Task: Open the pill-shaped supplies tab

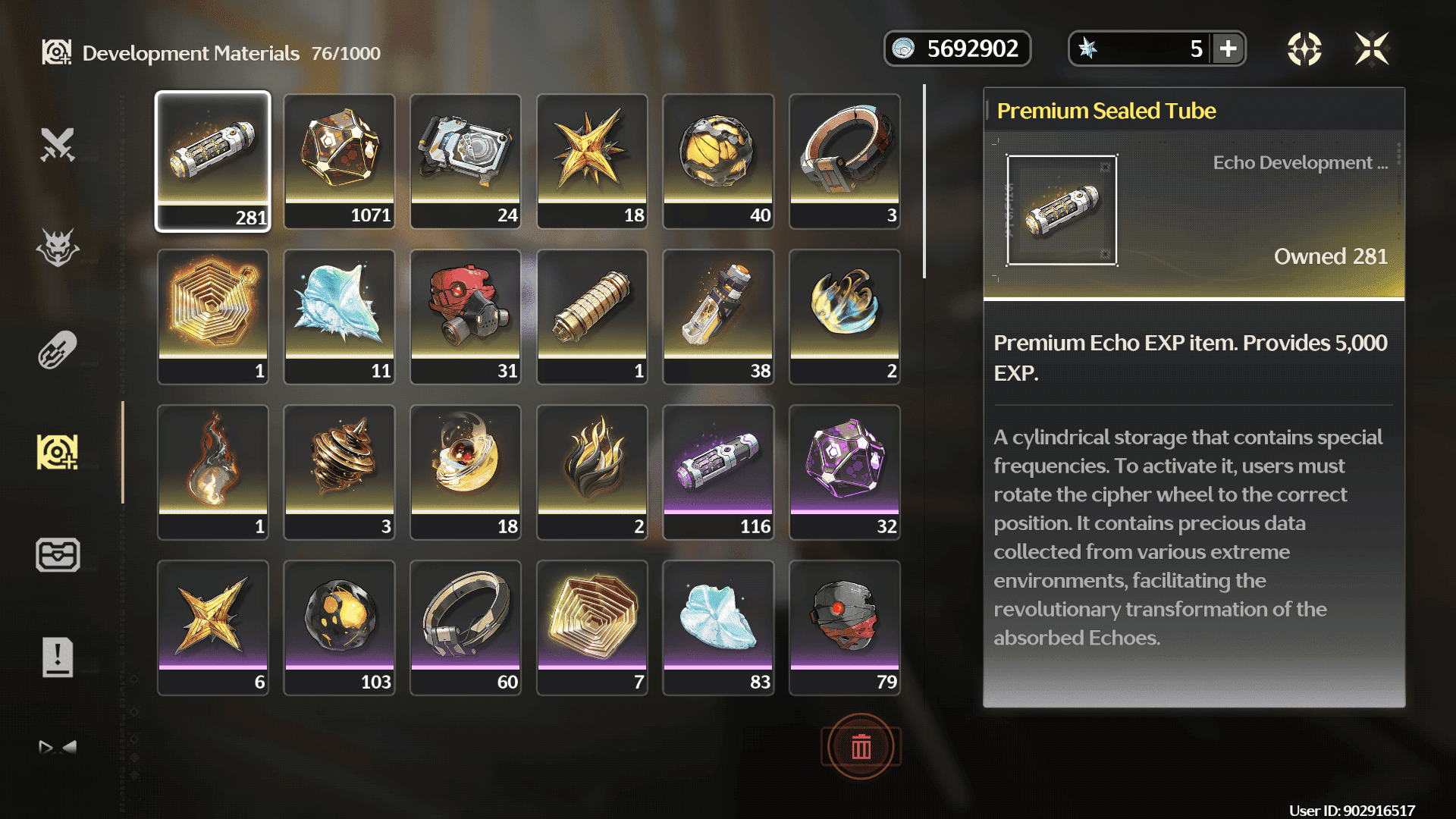Action: 58,350
